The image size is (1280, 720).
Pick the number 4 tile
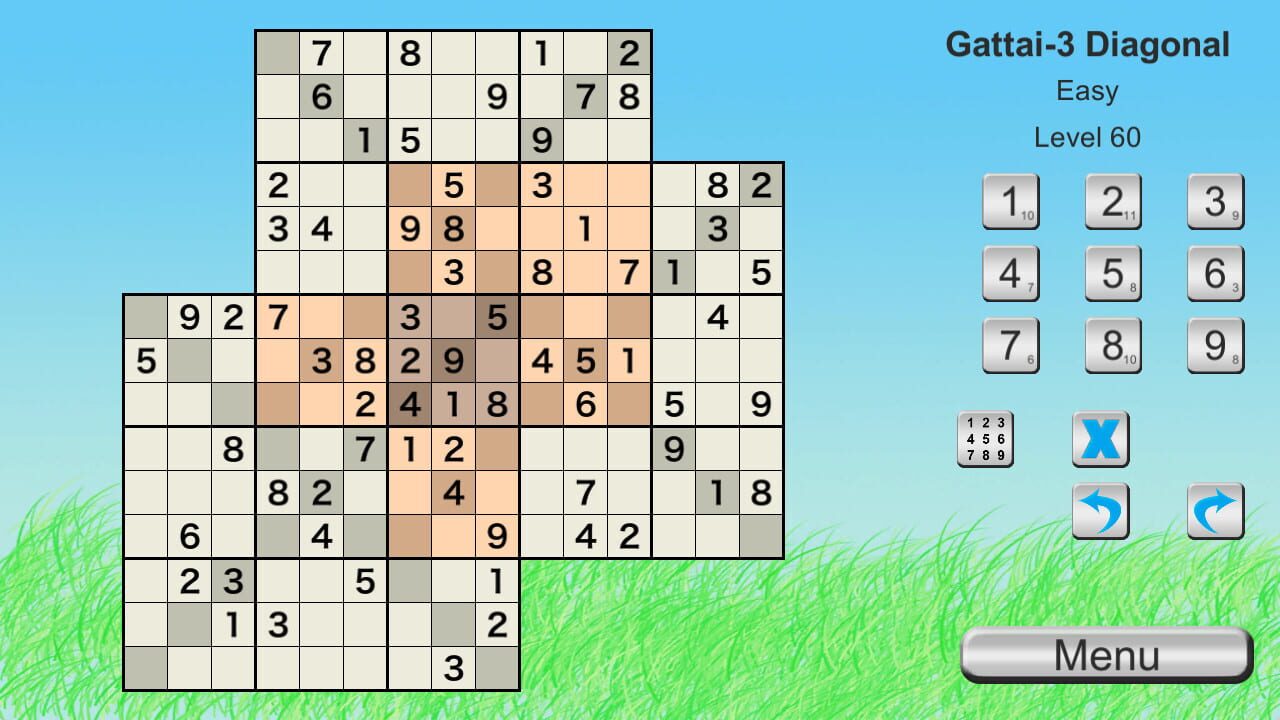pyautogui.click(x=1012, y=273)
